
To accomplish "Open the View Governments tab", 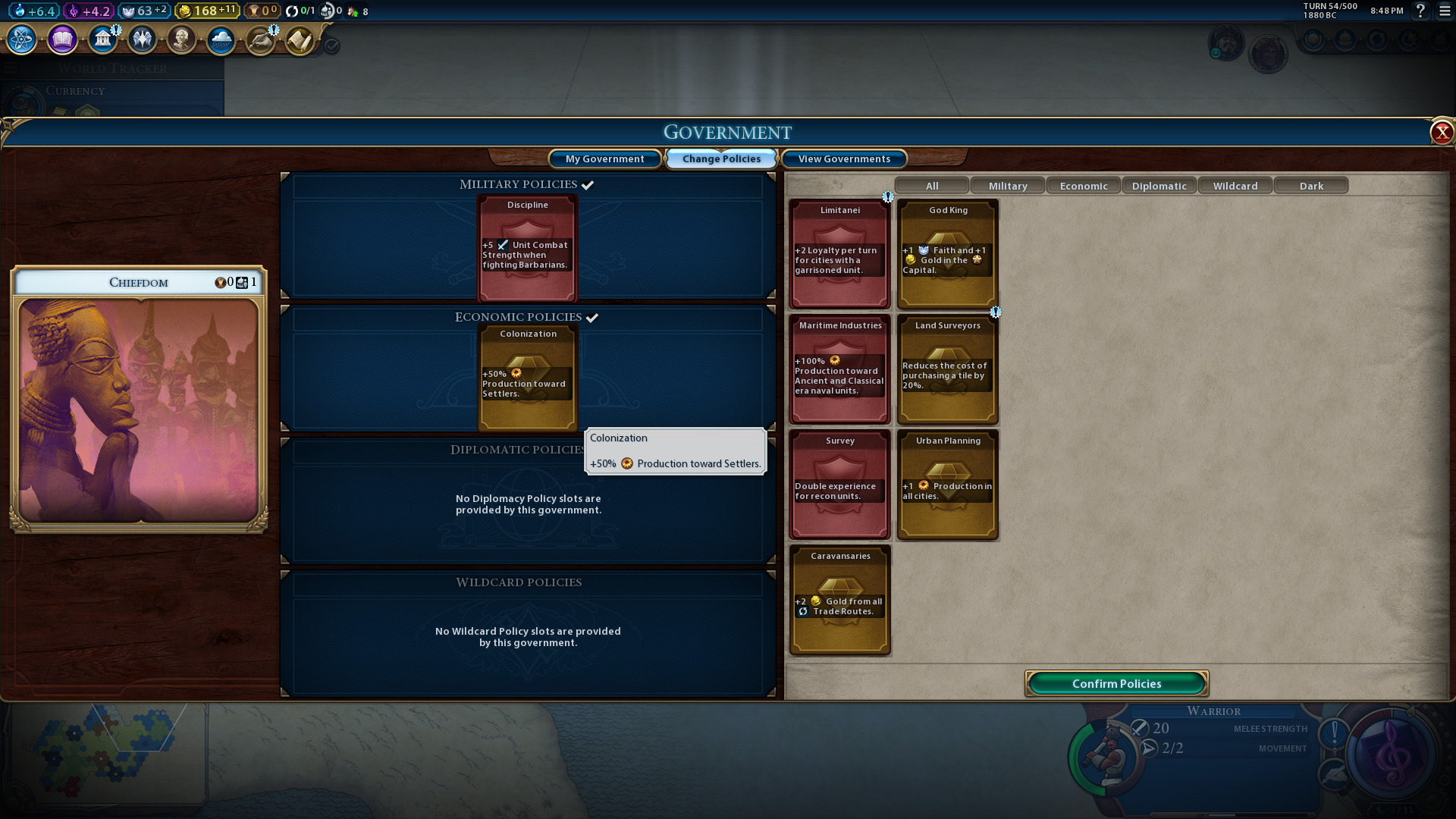I will click(x=844, y=158).
